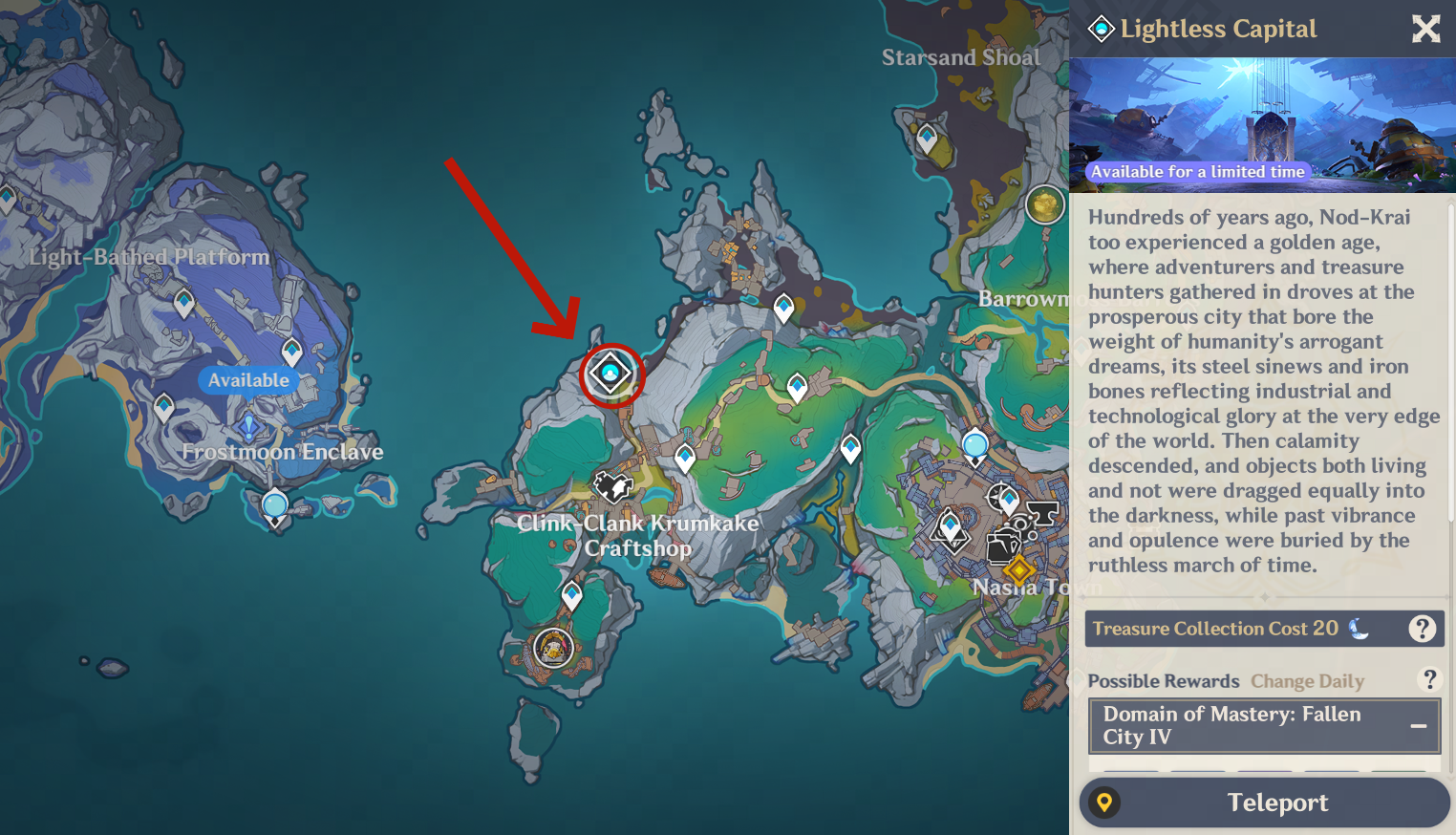The height and width of the screenshot is (835, 1456).
Task: Close the Lightless Capital panel
Action: click(1425, 30)
